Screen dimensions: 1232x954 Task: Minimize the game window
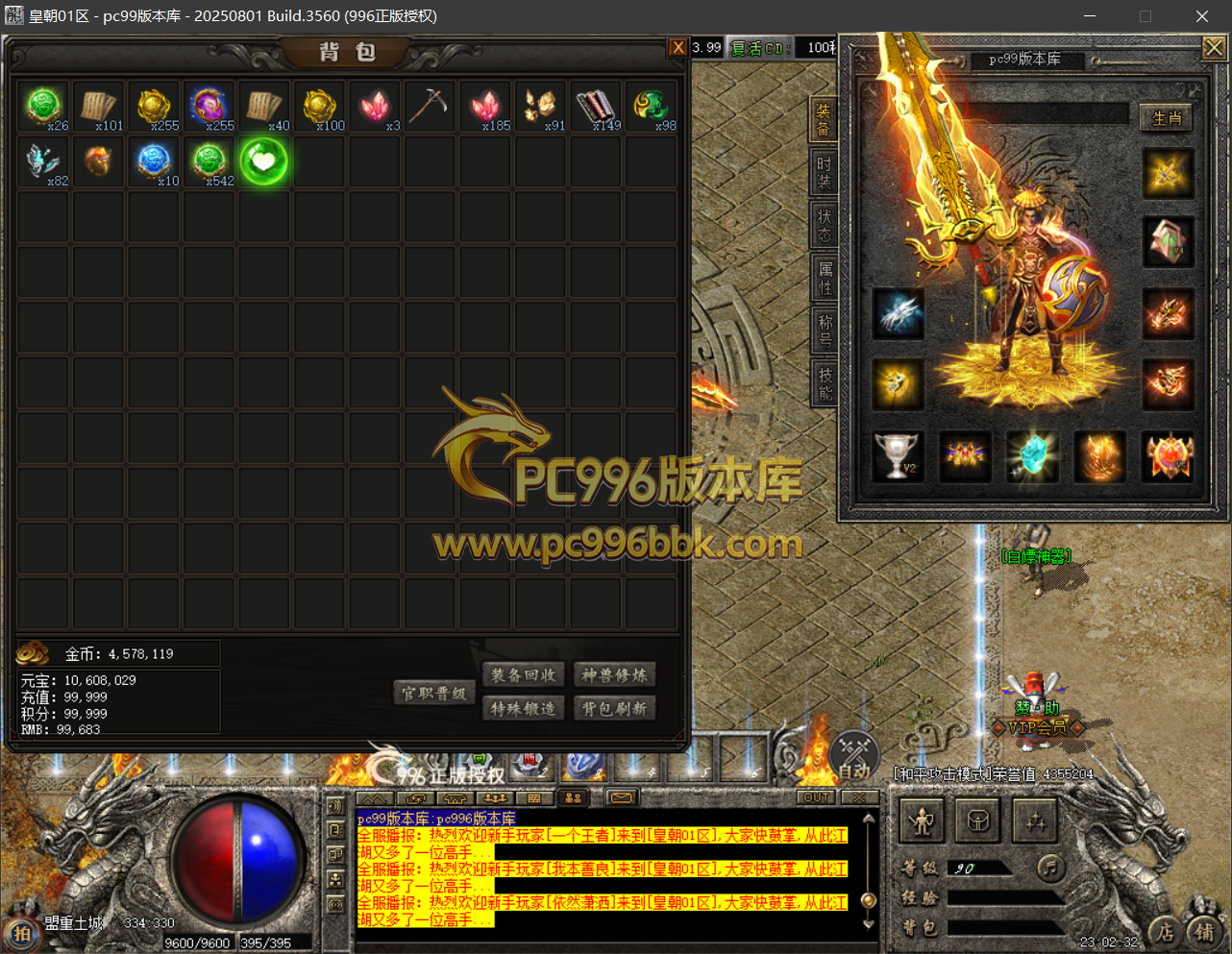1090,16
